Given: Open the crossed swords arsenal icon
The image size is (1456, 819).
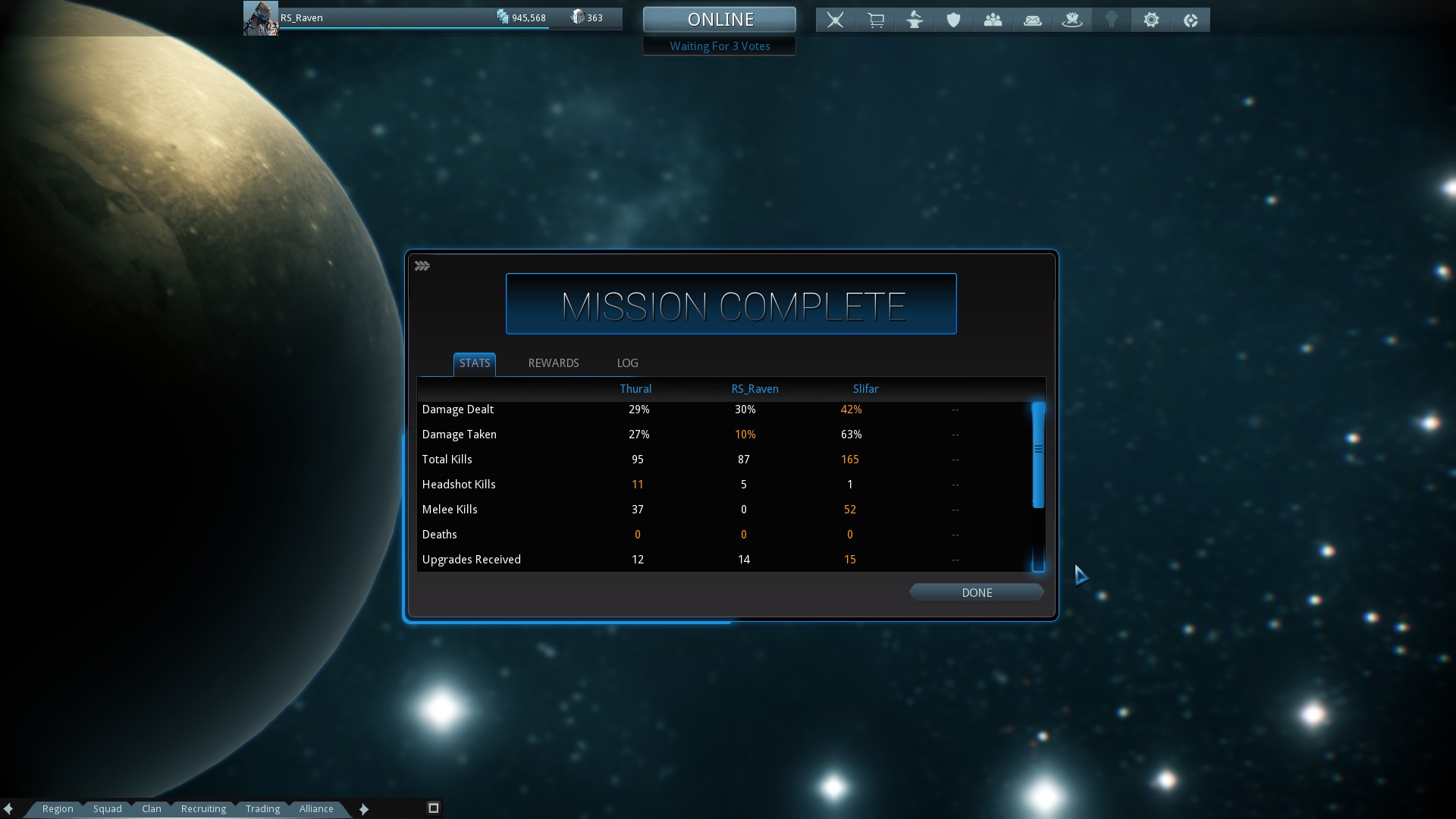Looking at the screenshot, I should point(835,20).
